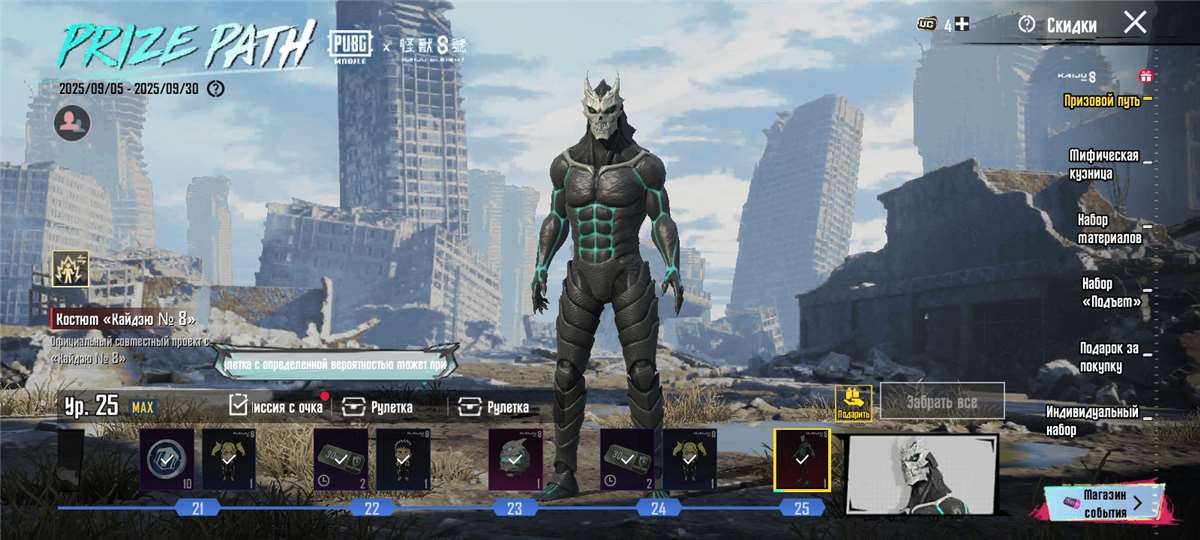Screen dimensions: 1200x540
Task: Click the Забрать все claim button
Action: click(941, 401)
